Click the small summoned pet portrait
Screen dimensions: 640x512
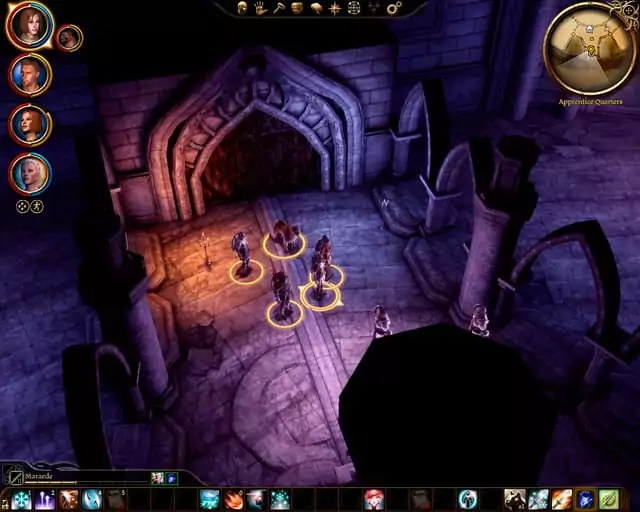pos(69,38)
